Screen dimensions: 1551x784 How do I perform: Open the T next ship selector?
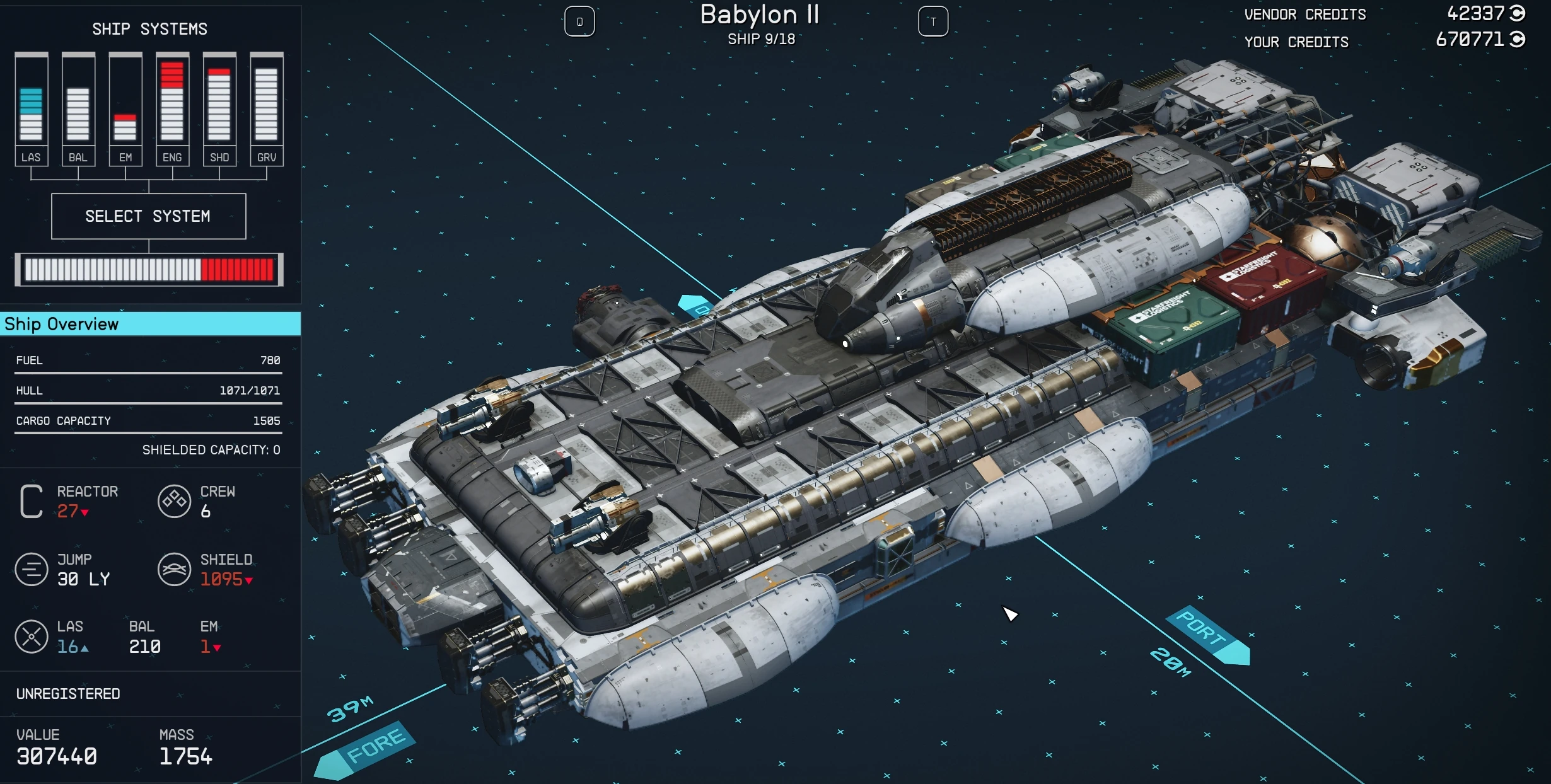point(933,21)
